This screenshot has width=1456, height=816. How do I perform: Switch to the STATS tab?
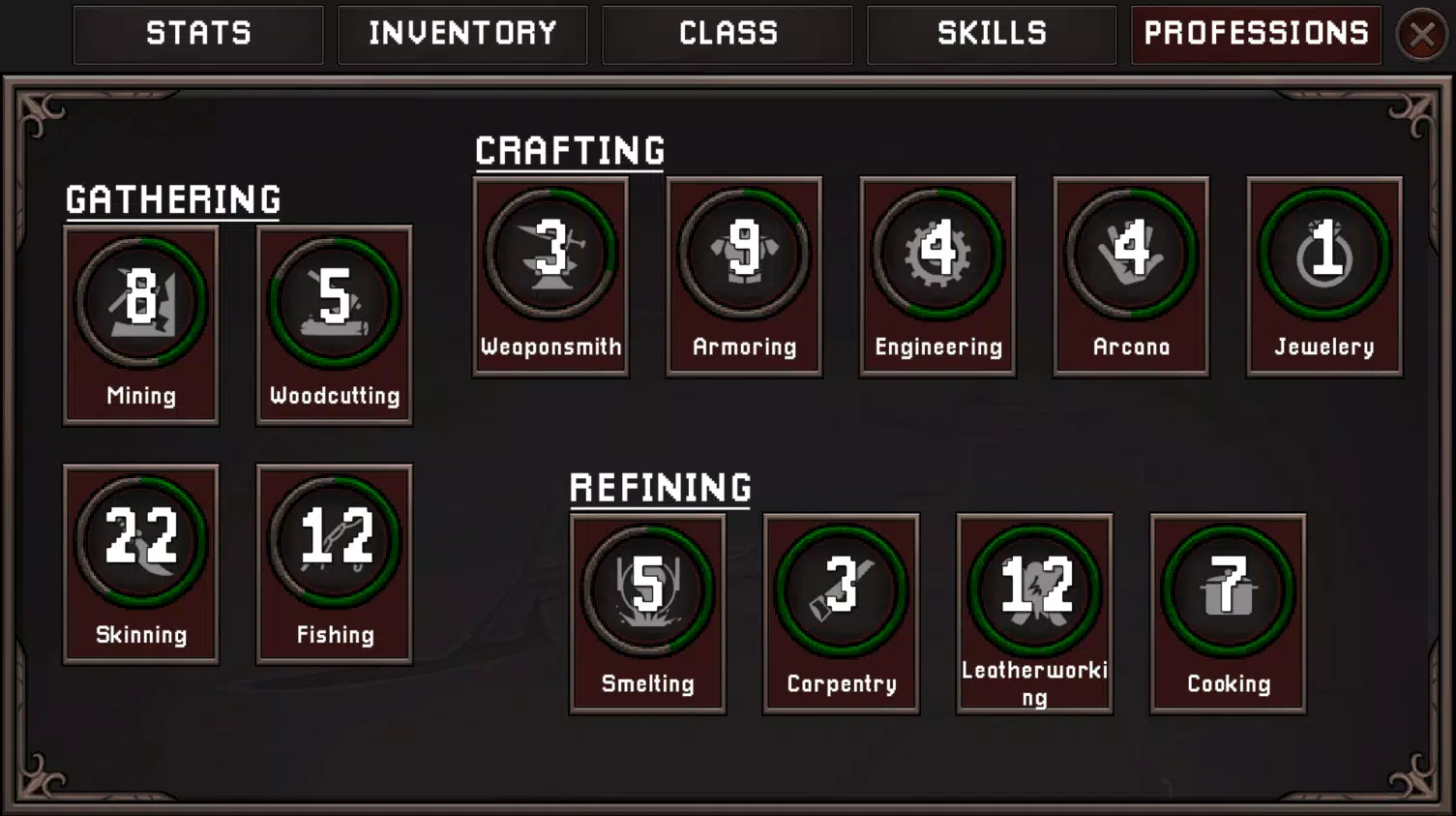click(198, 35)
